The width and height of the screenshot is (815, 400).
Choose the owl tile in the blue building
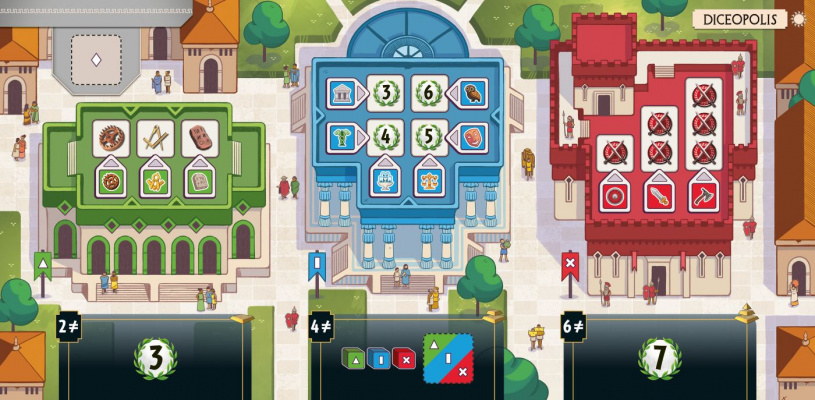coord(471,93)
